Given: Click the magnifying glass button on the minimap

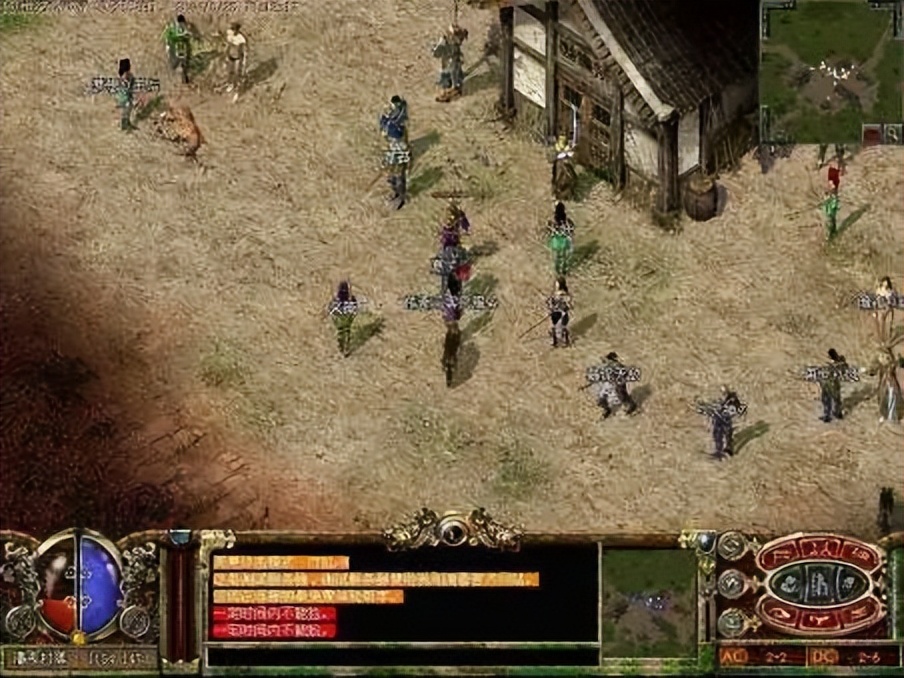Looking at the screenshot, I should (891, 133).
